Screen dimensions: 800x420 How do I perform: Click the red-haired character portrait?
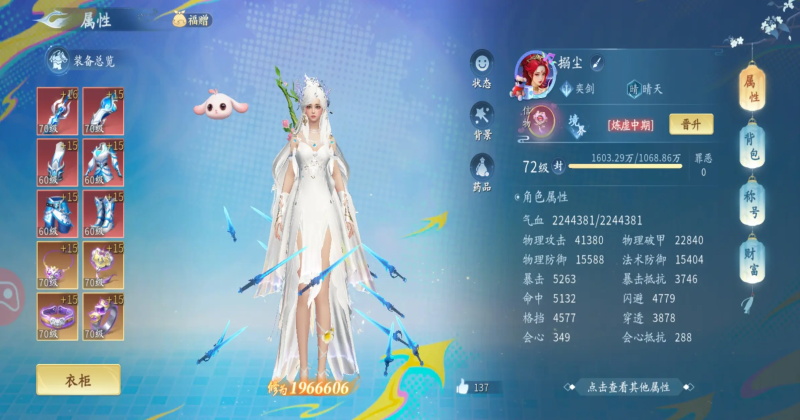(534, 68)
